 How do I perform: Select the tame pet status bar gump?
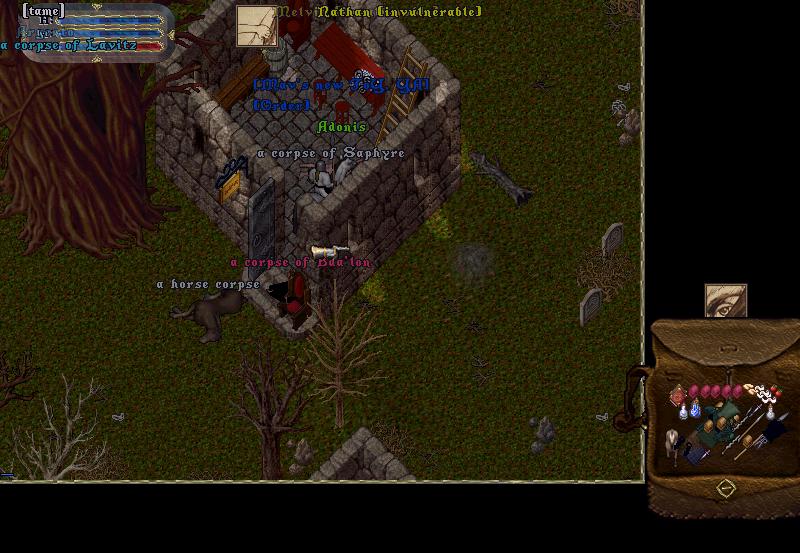[x=95, y=32]
